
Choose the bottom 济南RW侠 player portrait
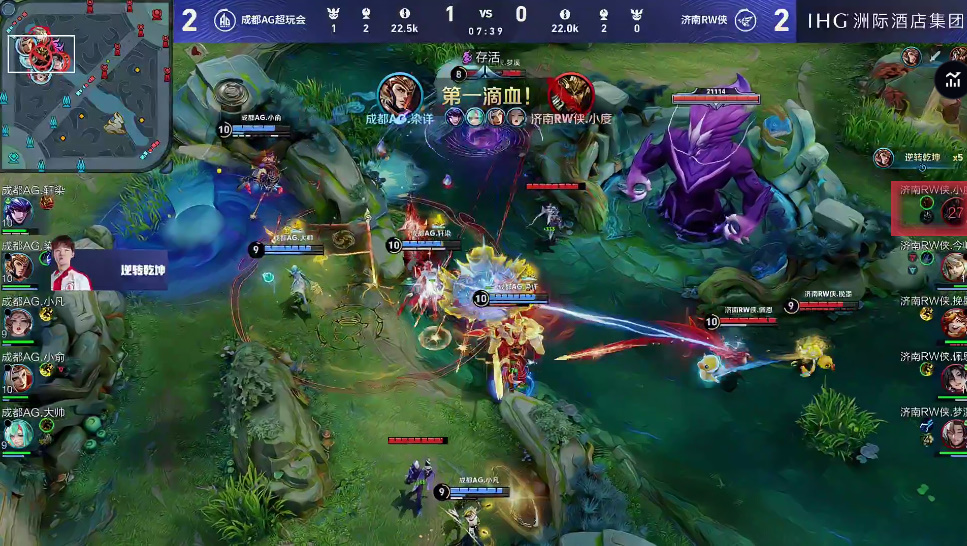tap(951, 433)
